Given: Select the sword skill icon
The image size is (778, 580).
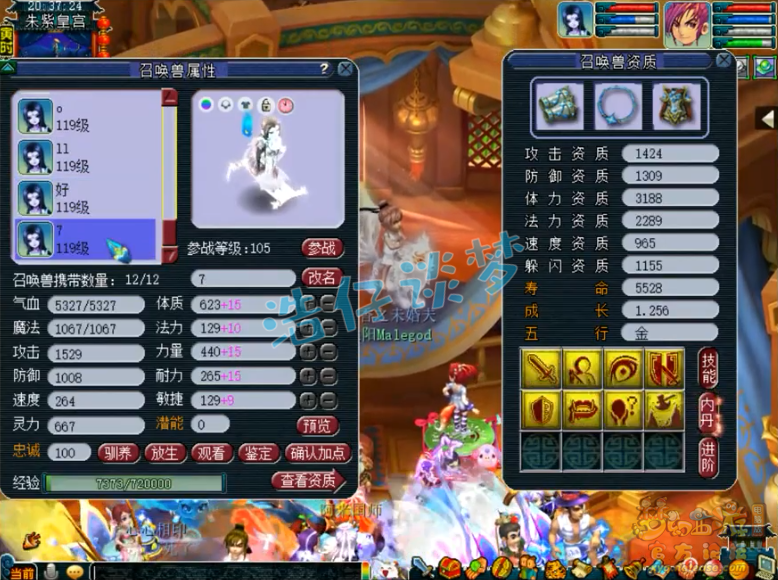Looking at the screenshot, I should point(540,369).
